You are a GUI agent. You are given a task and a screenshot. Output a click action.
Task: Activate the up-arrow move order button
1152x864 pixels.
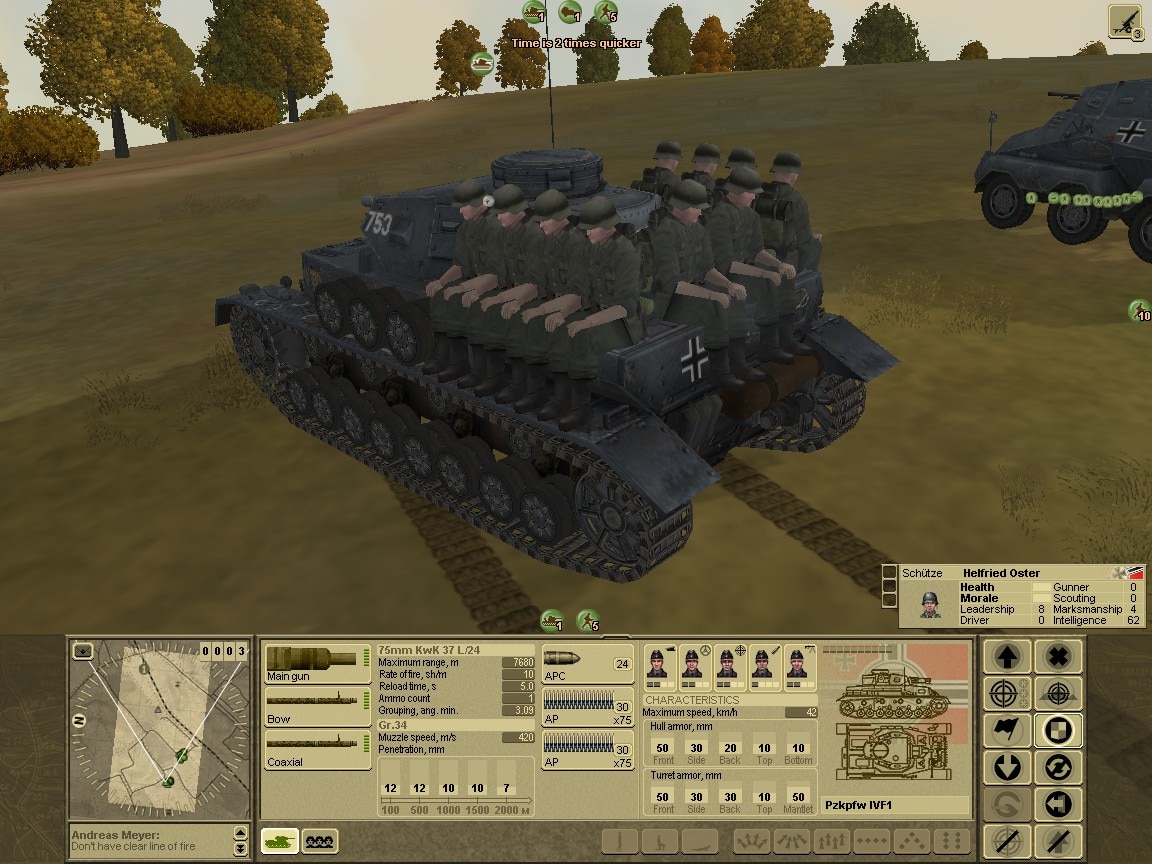[1009, 656]
